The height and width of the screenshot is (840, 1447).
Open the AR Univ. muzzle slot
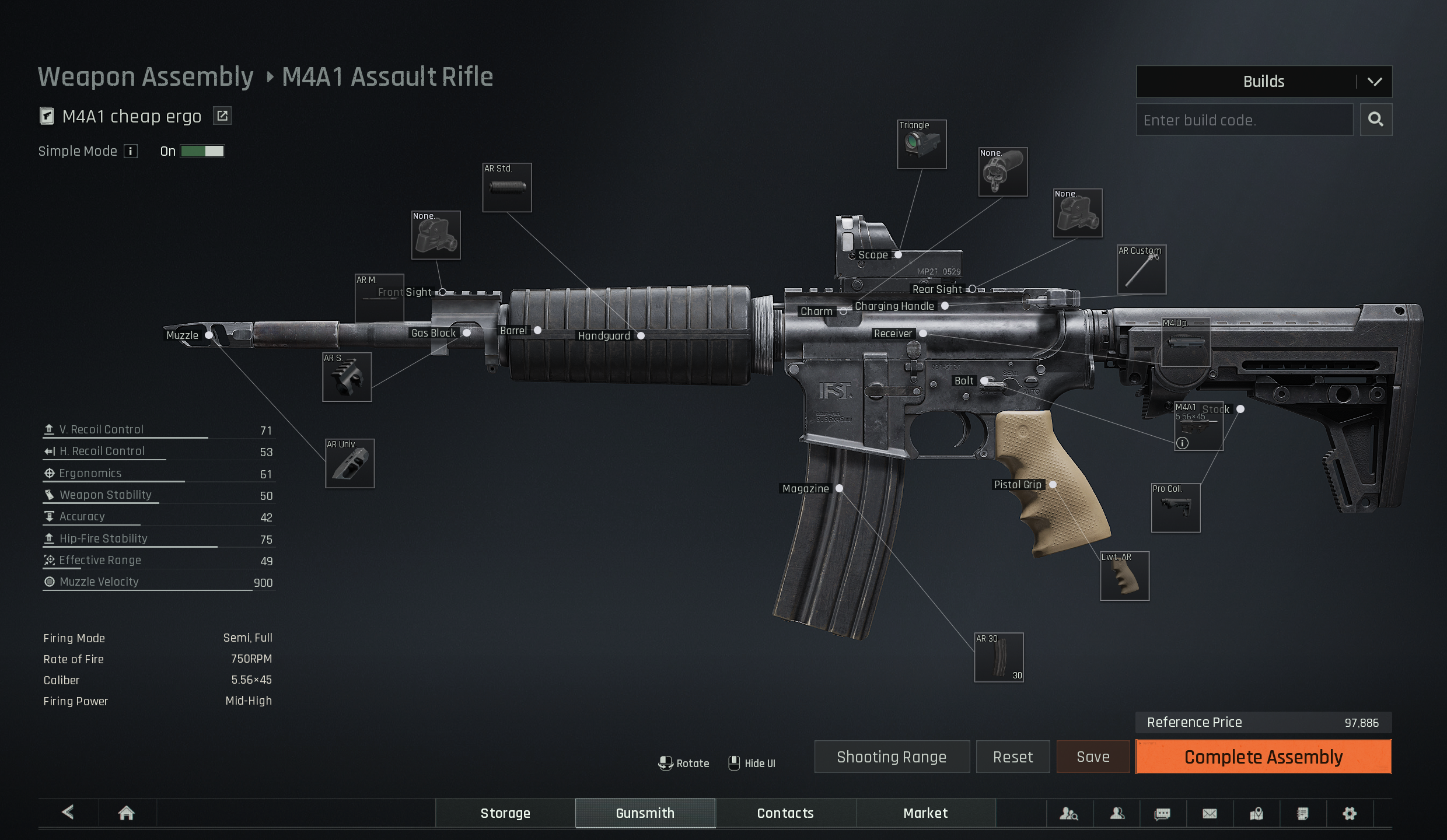pyautogui.click(x=350, y=464)
